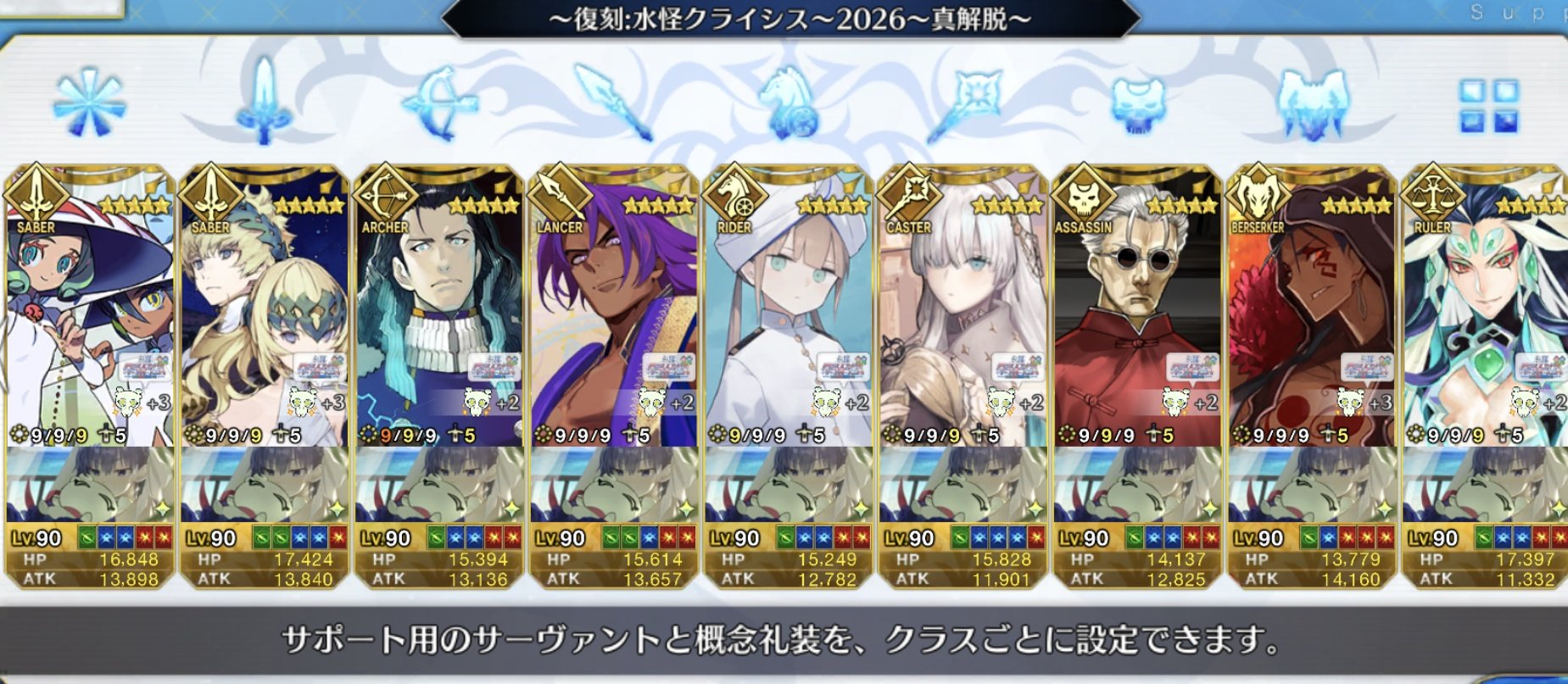Screen dimensions: 1568x684
Task: Change the Craft Essence under the Caster
Action: click(963, 485)
